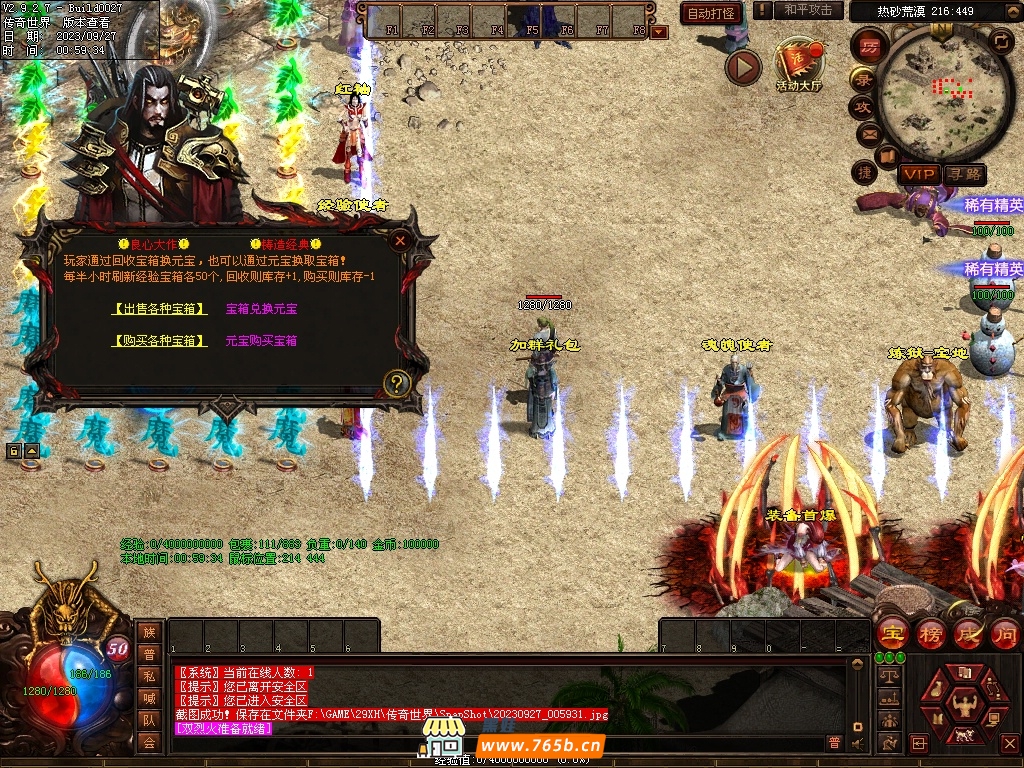Open the mail envelope icon
The image size is (1024, 768).
point(868,133)
